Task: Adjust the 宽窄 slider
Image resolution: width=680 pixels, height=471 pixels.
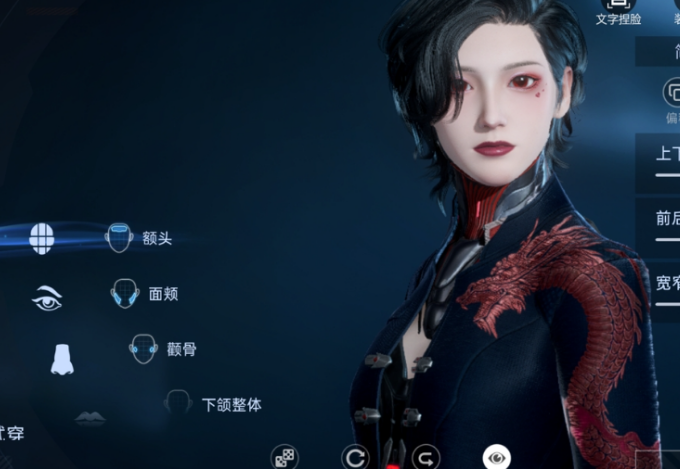Action: [x=667, y=303]
